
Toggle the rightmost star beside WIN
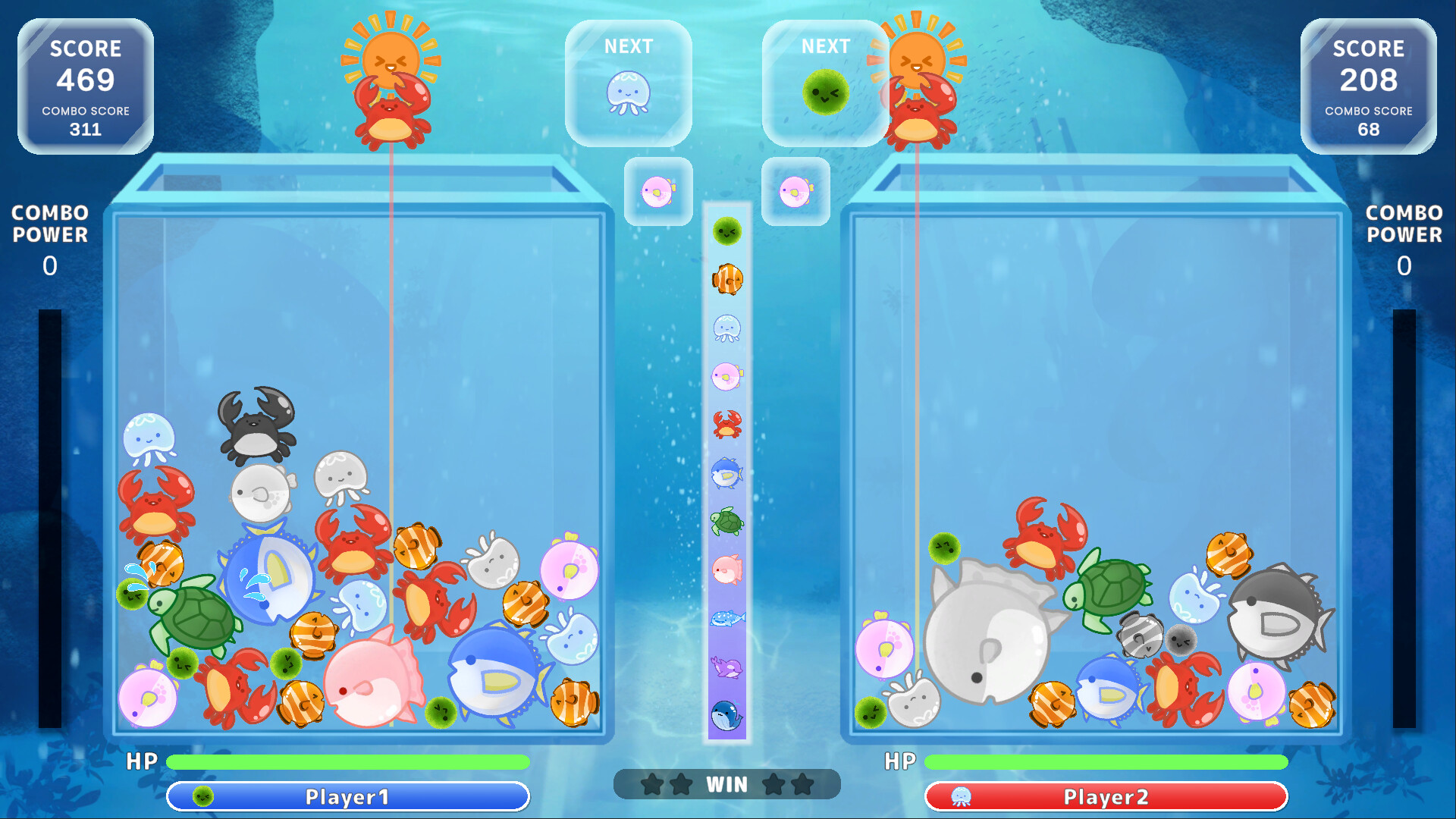[x=801, y=786]
